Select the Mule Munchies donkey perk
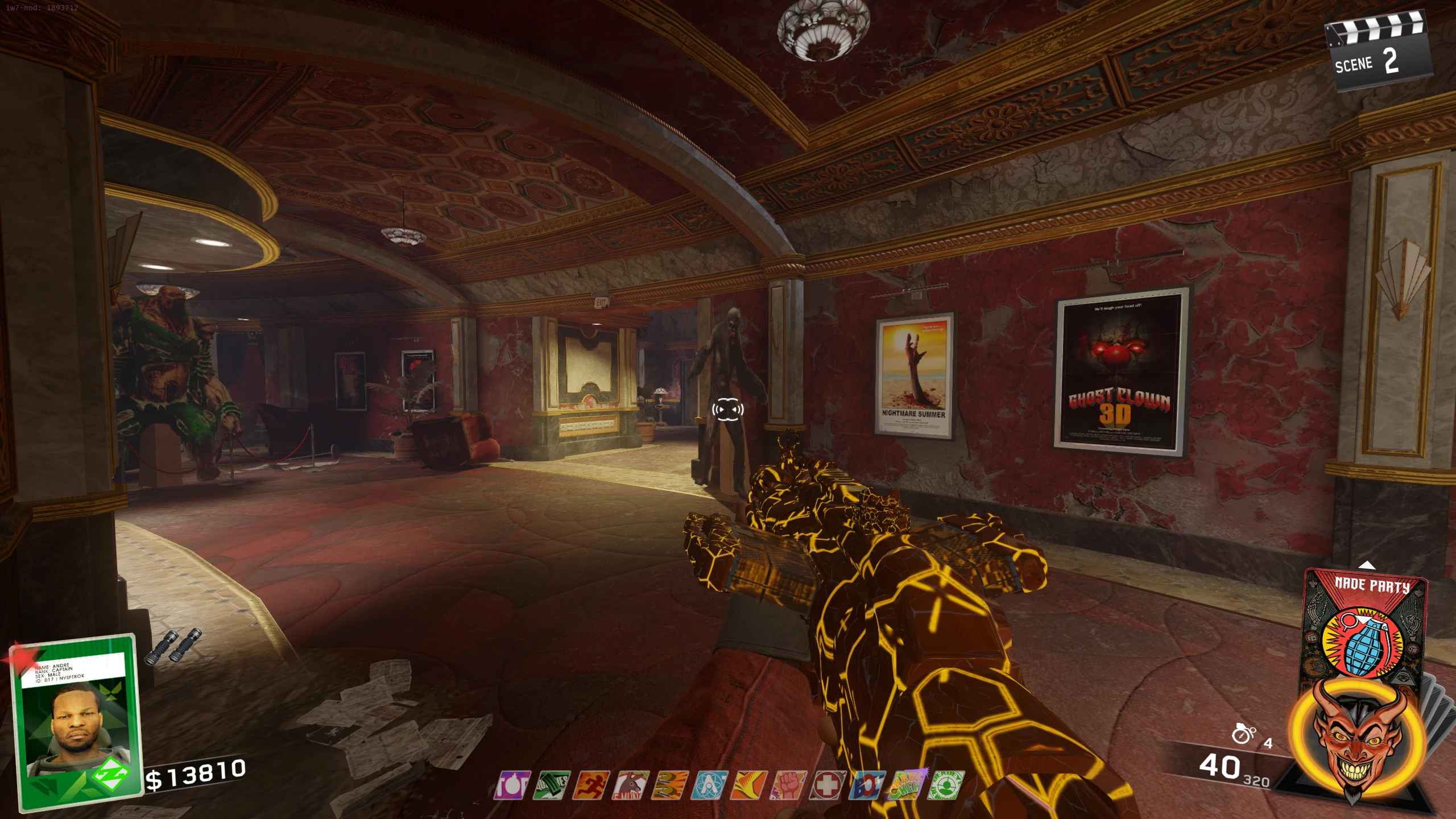The image size is (1456, 819). (x=630, y=785)
